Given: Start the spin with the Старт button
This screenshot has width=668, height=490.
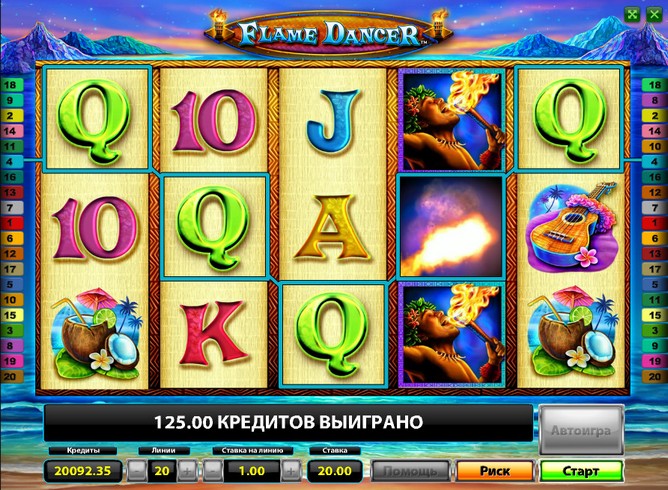Looking at the screenshot, I should click(x=579, y=470).
